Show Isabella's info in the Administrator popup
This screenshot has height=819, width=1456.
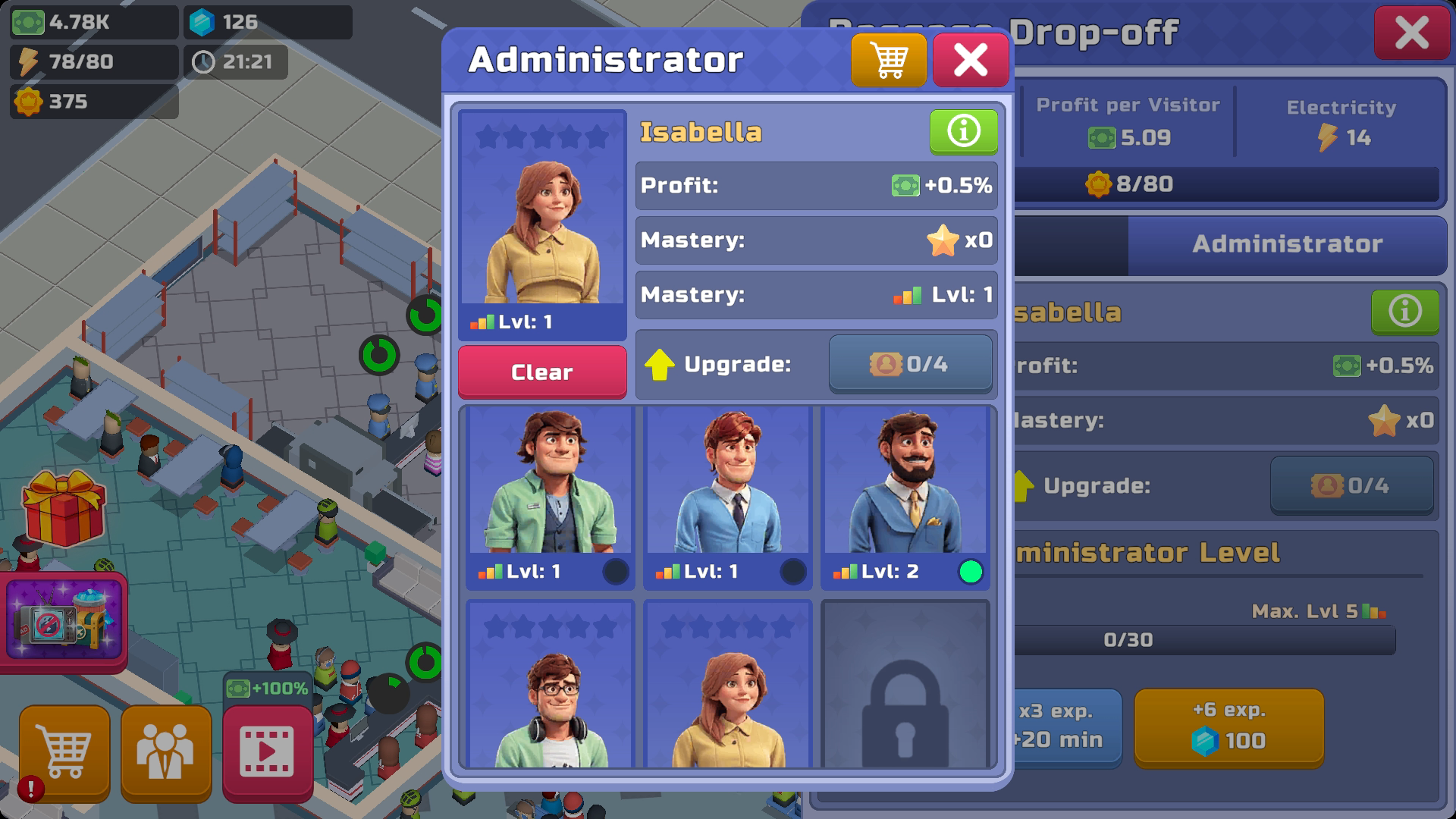963,132
